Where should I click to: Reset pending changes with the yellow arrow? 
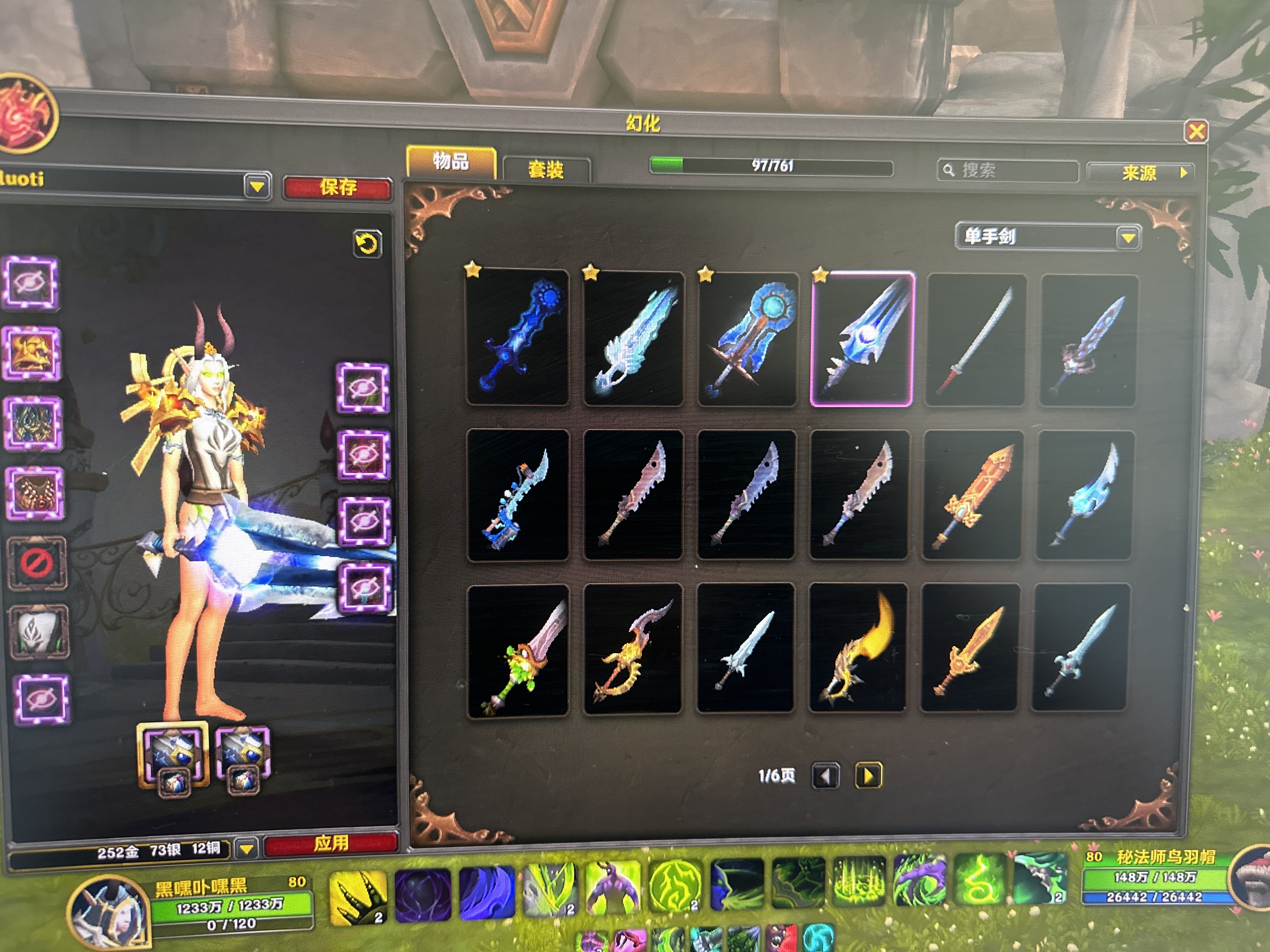tap(367, 244)
